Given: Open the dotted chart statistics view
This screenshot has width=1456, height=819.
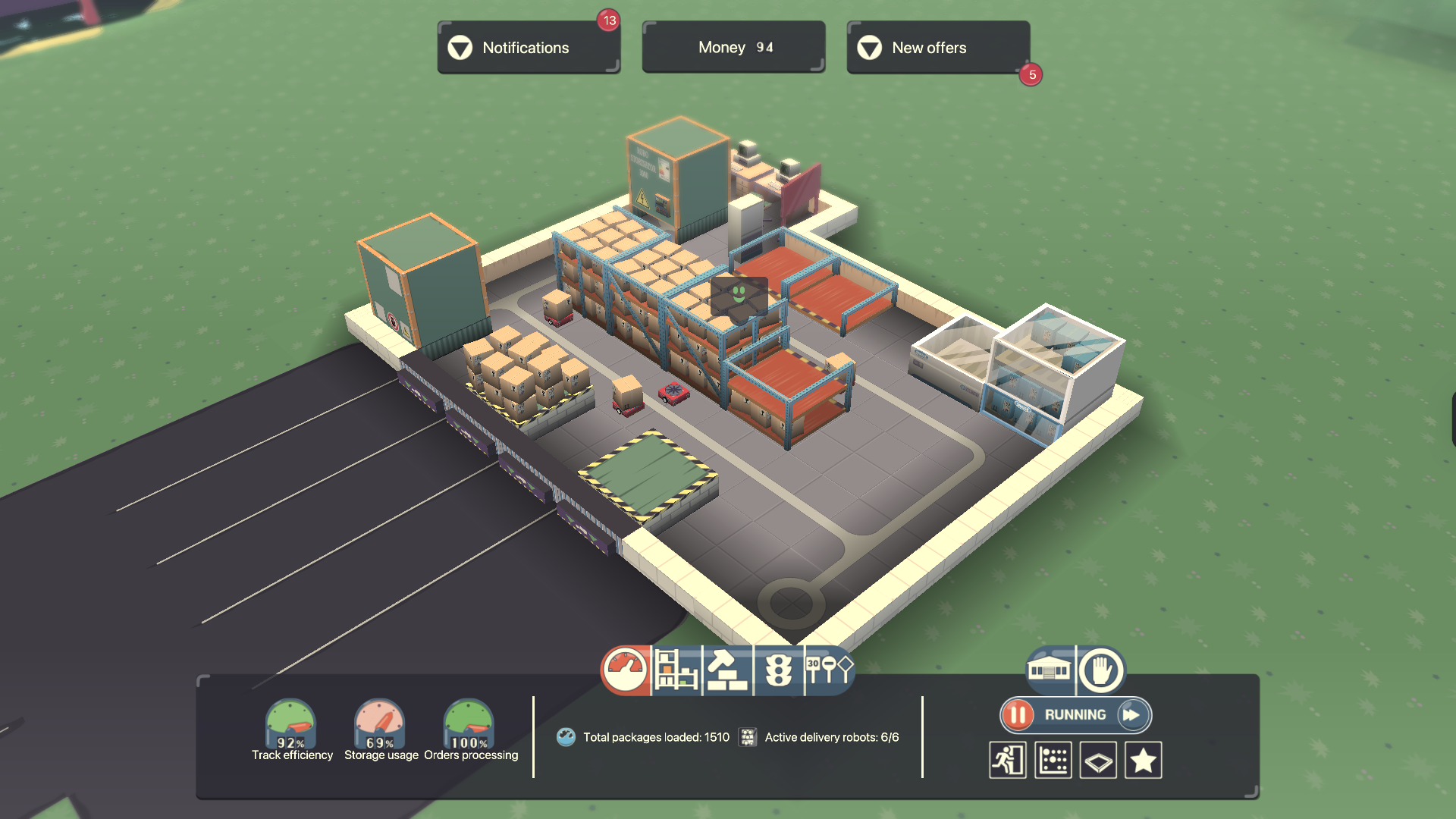Looking at the screenshot, I should click(x=1053, y=760).
